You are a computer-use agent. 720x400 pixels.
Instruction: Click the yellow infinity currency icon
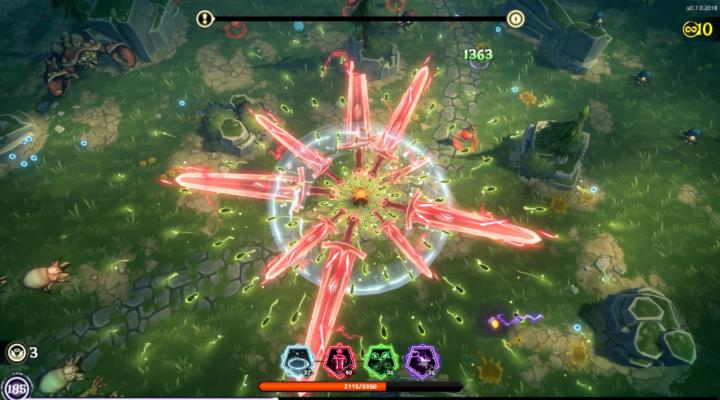691,29
